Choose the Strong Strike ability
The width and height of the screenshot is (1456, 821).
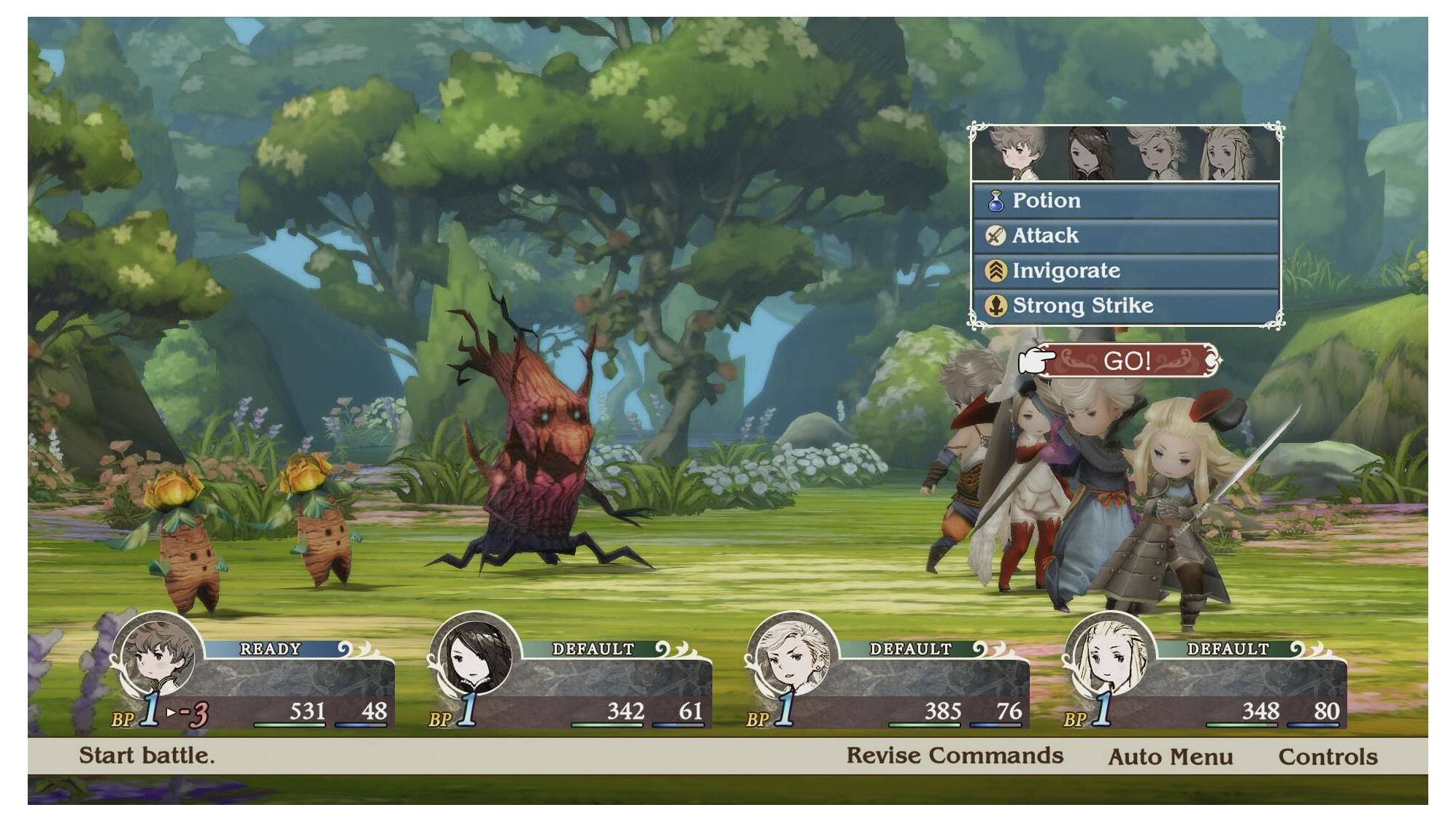pyautogui.click(x=1125, y=306)
